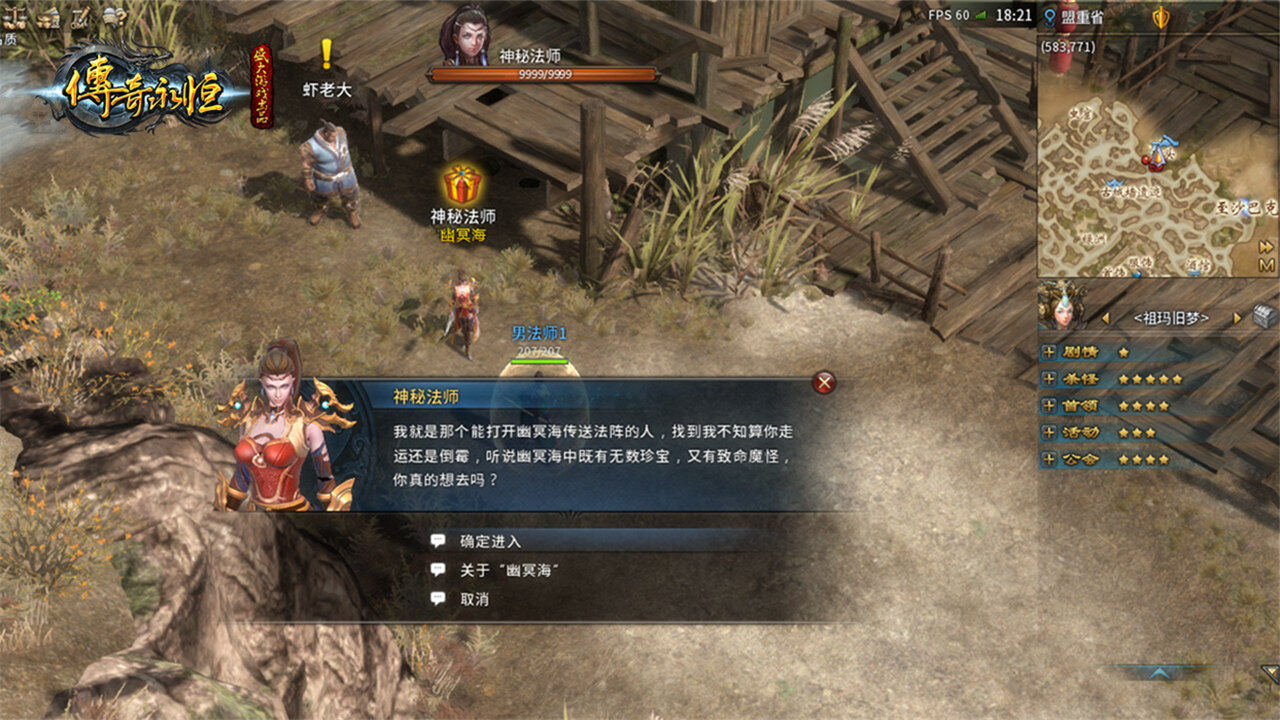Click the female portrait in the quest tracker
1280x720 pixels.
click(1061, 305)
